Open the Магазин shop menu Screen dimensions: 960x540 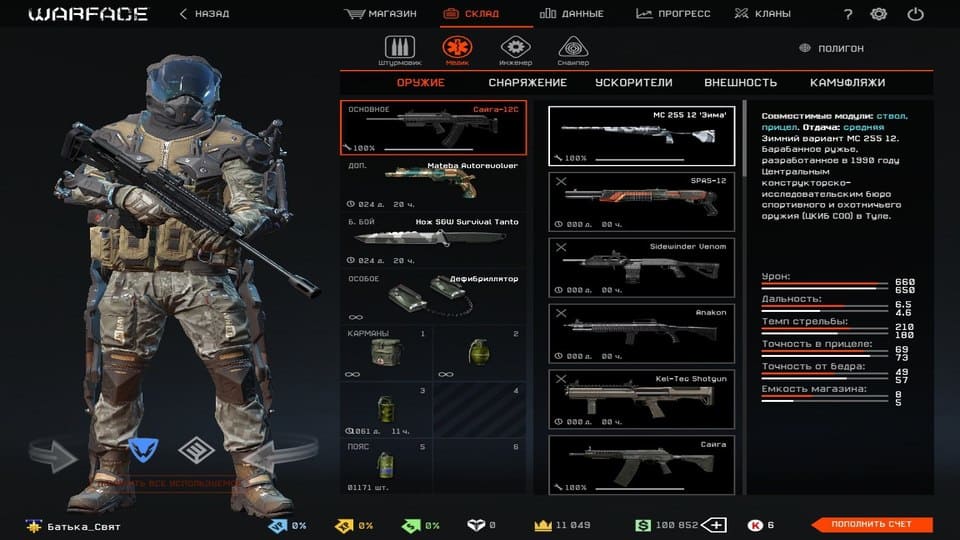(x=380, y=14)
